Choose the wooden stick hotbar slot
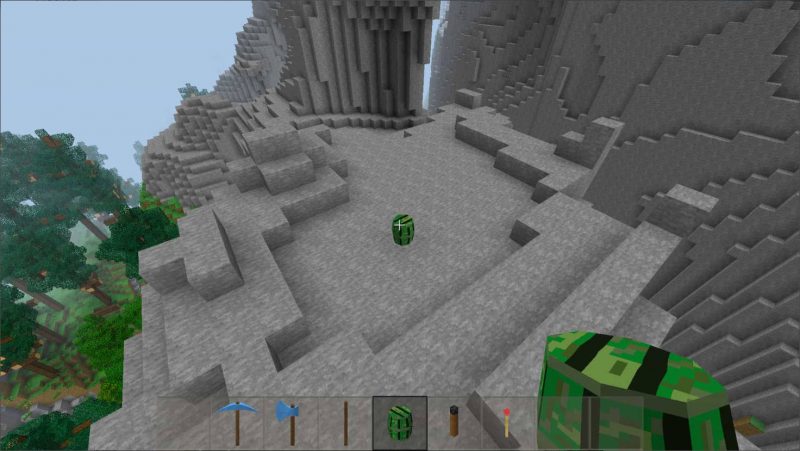Screen dimensions: 800x451 (346, 422)
